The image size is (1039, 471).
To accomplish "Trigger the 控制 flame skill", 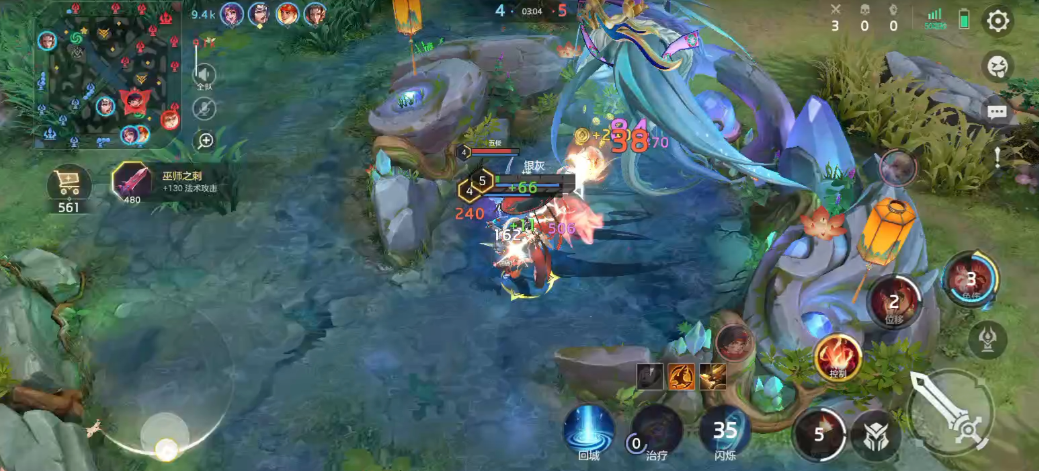I will point(837,355).
